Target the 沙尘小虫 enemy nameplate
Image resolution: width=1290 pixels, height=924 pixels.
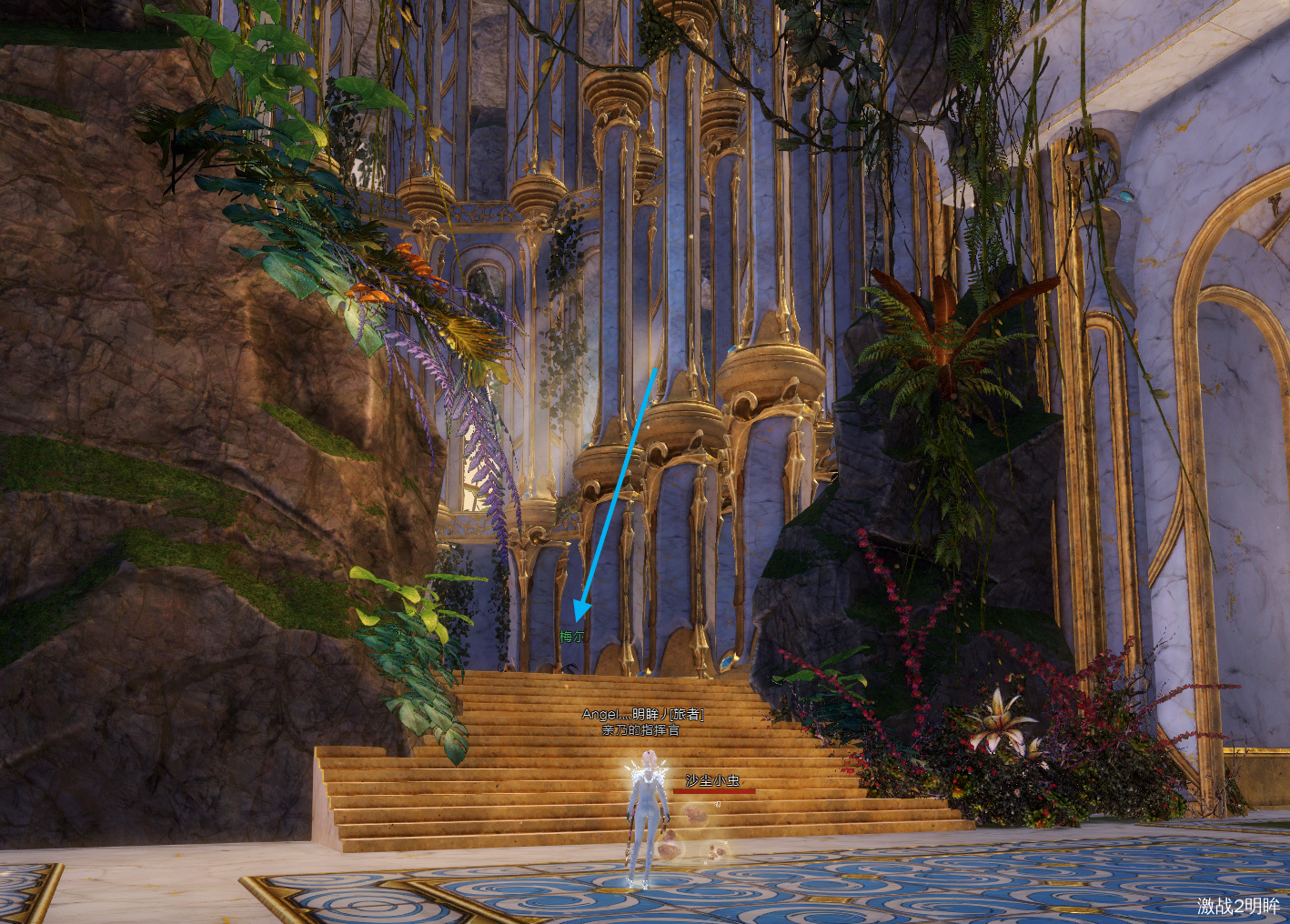tap(712, 780)
